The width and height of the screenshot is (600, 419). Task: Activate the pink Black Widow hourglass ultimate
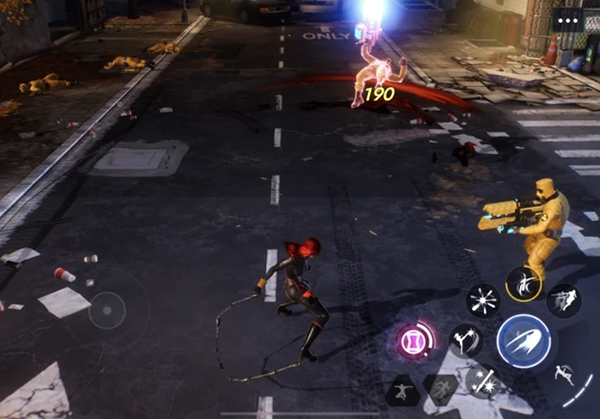pyautogui.click(x=413, y=341)
